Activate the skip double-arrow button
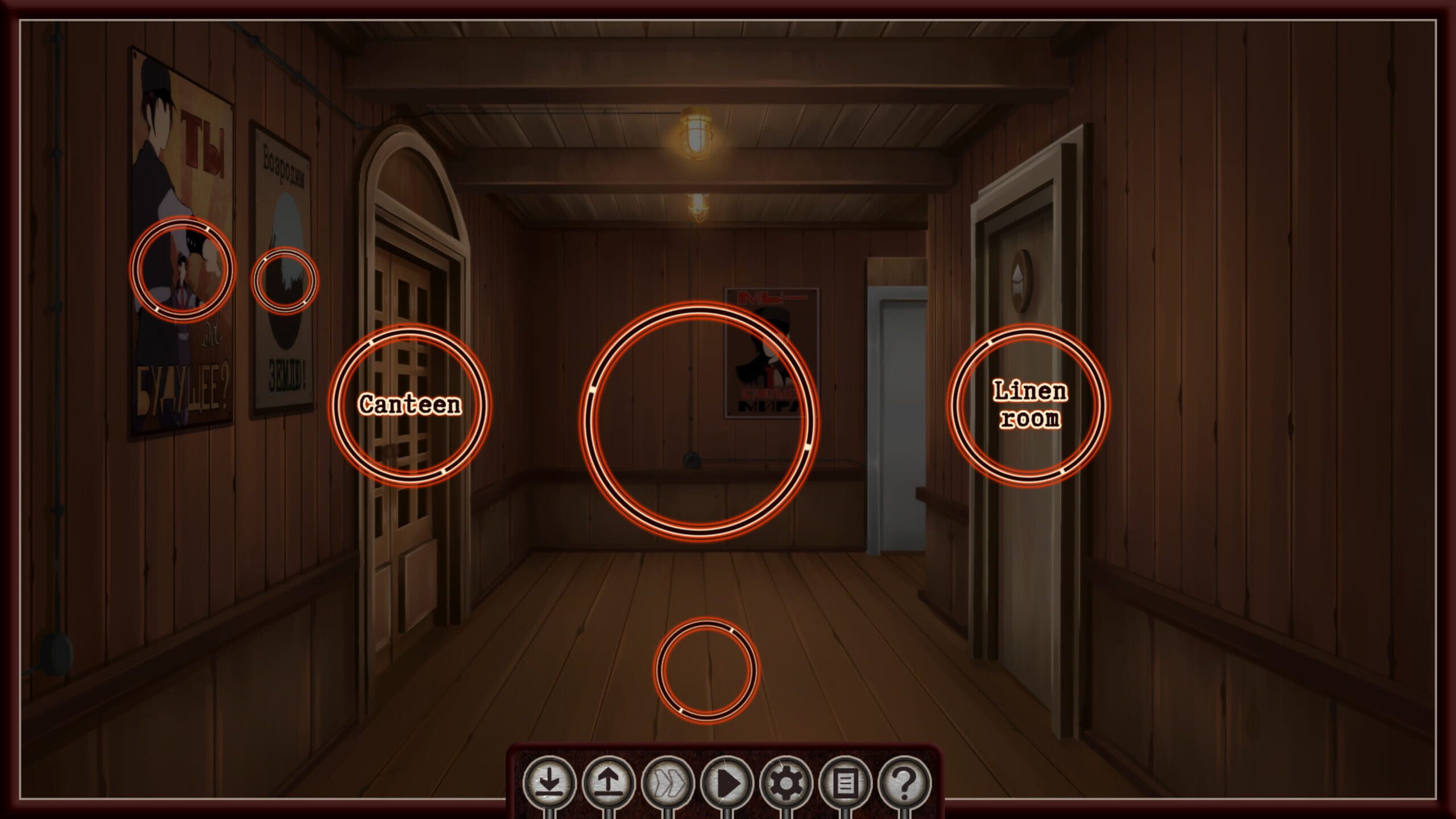1456x819 pixels. point(668,784)
